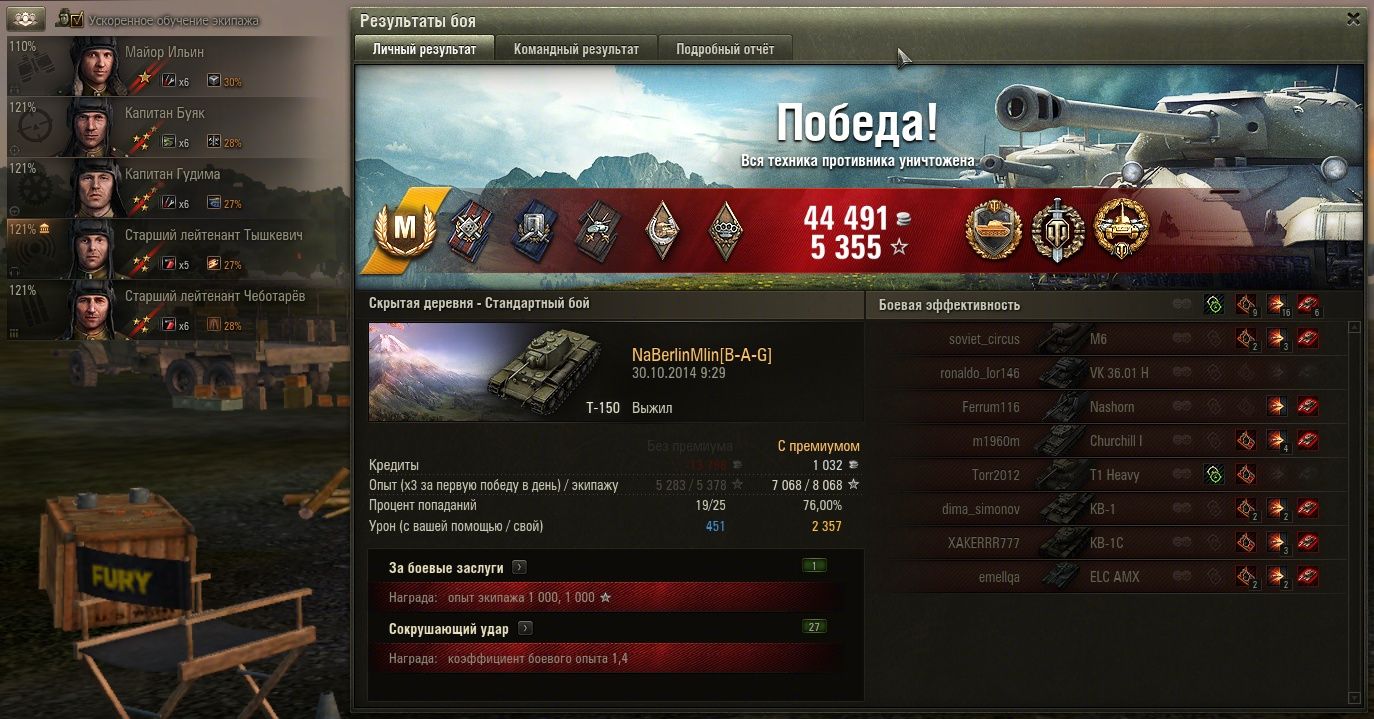Viewport: 1374px width, 719px height.
Task: Expand the Сокрушающий удар arrow
Action: pos(525,629)
